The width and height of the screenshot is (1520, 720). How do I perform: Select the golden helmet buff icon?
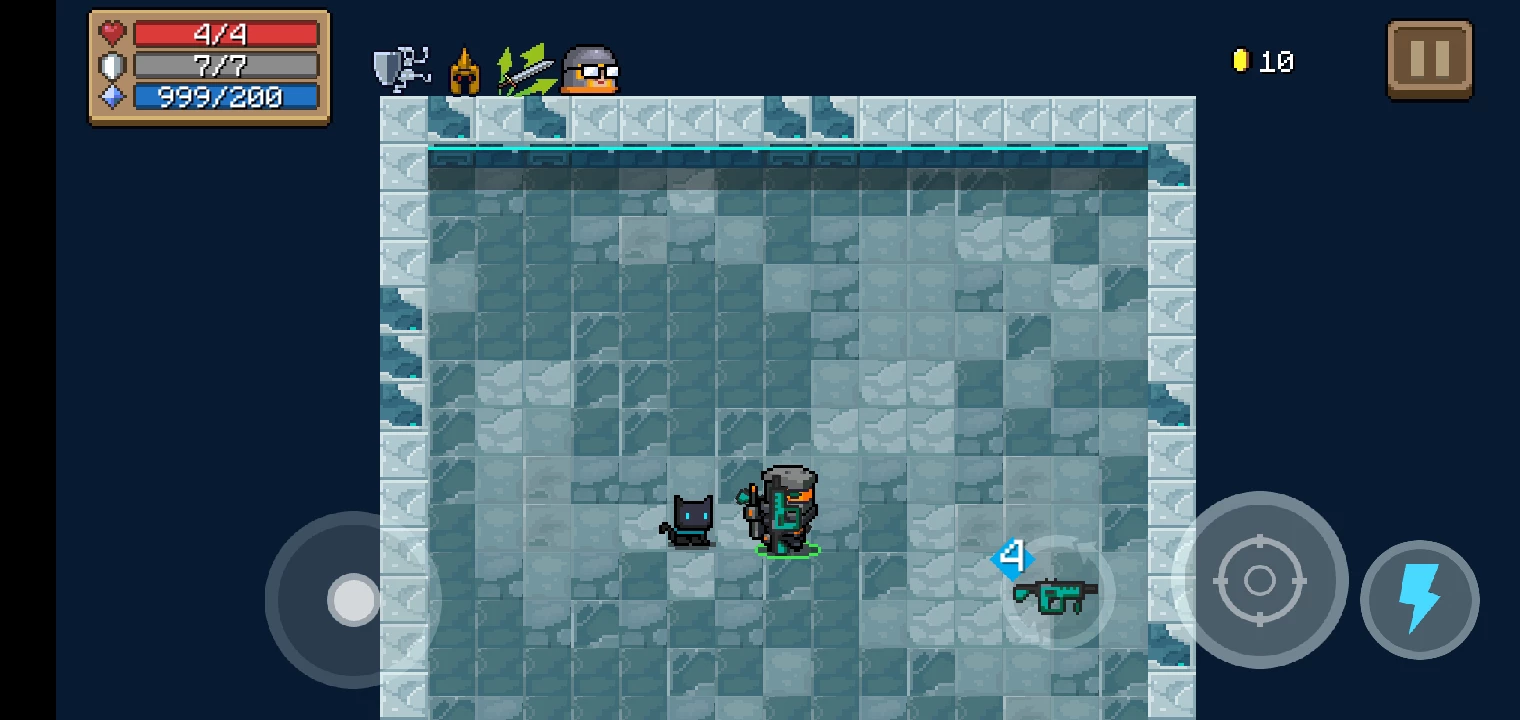pos(464,72)
